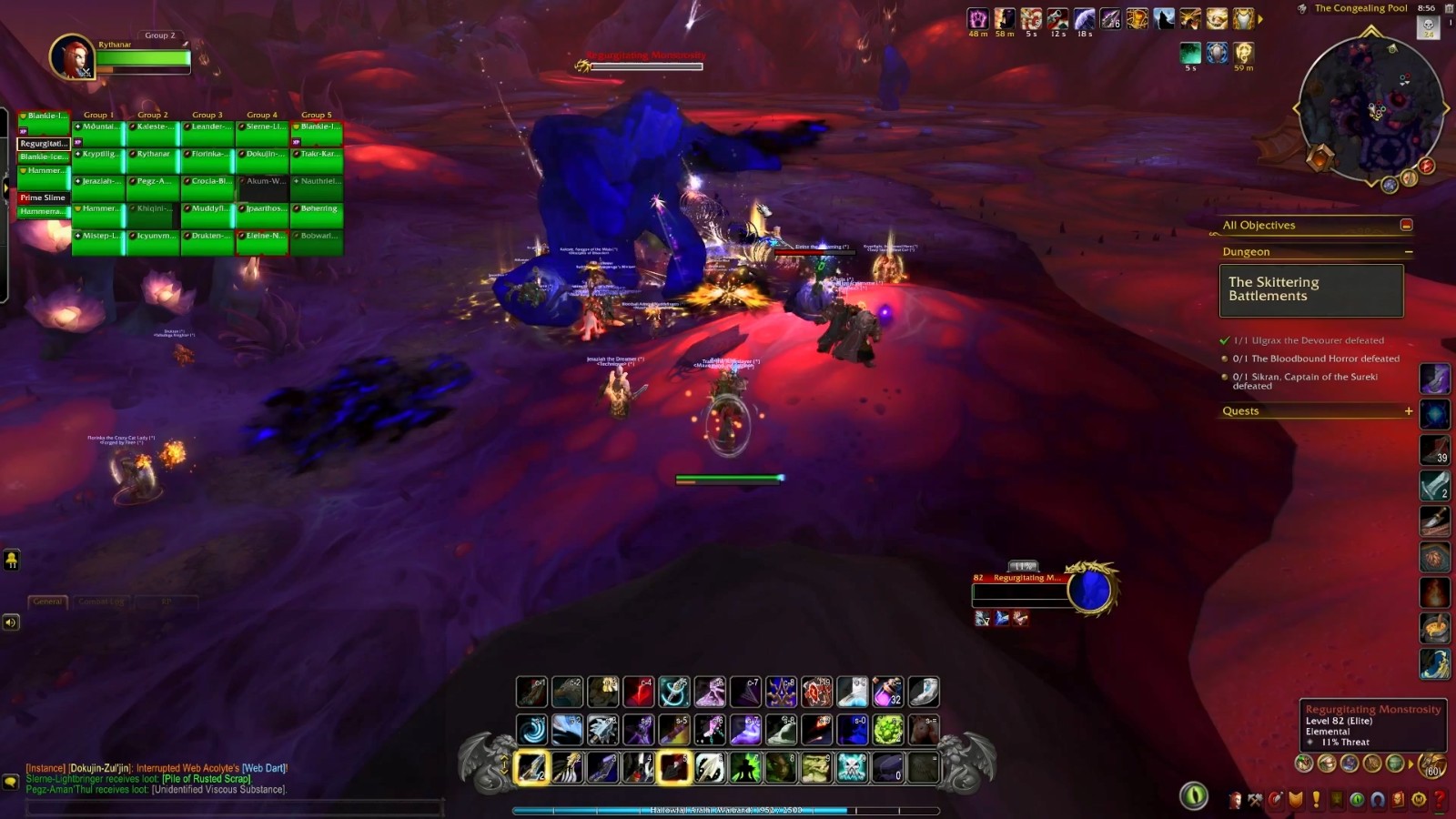The width and height of the screenshot is (1456, 819).
Task: Expand the Quests section
Action: coord(1408,411)
